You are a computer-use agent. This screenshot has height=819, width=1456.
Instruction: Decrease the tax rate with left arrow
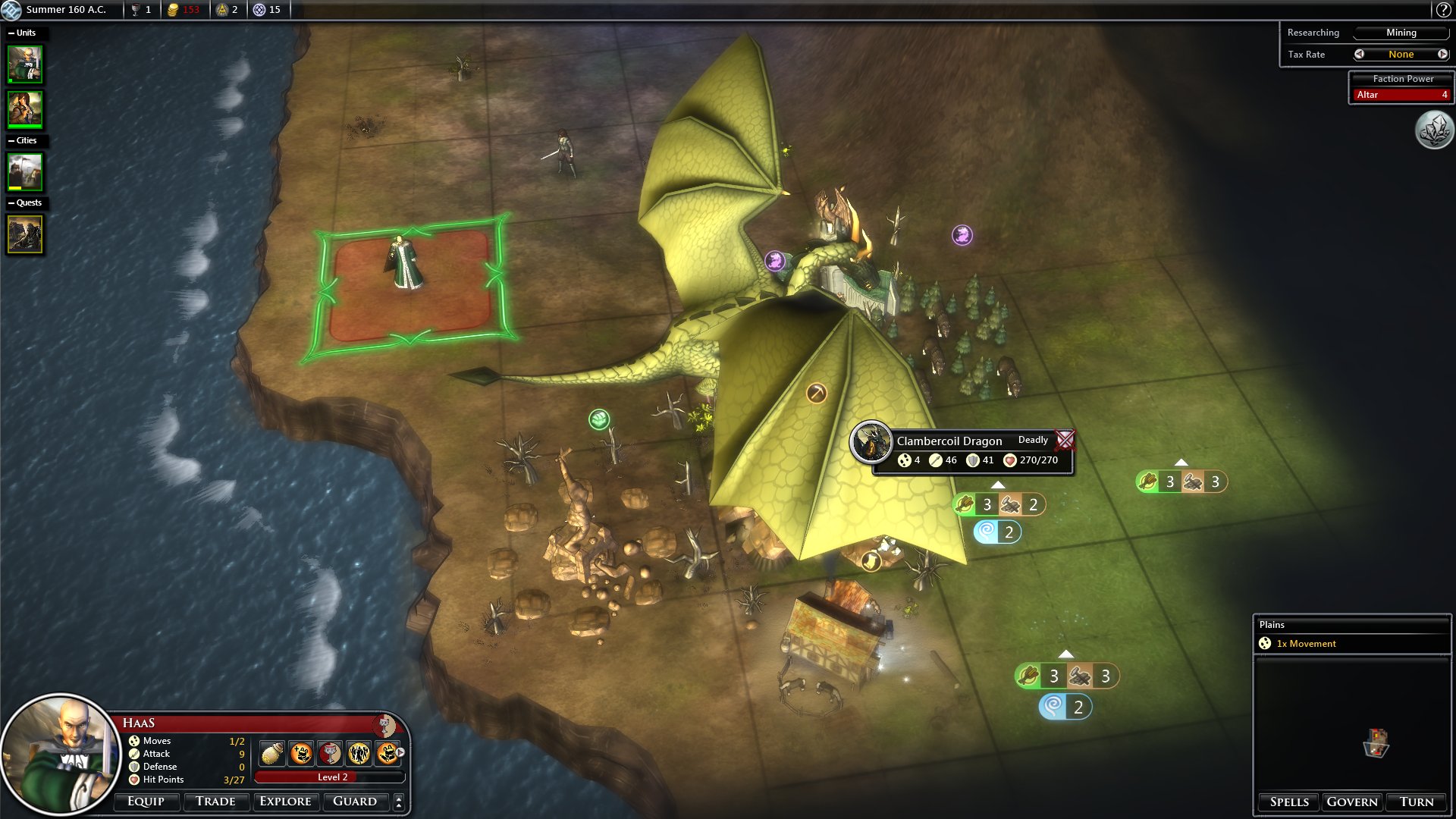pos(1359,54)
